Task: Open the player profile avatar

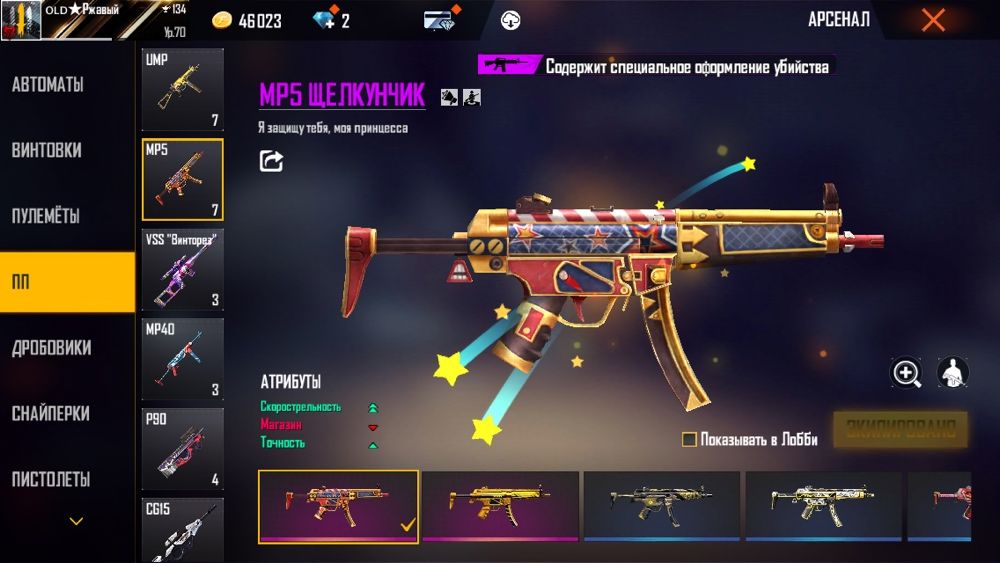Action: pos(21,20)
